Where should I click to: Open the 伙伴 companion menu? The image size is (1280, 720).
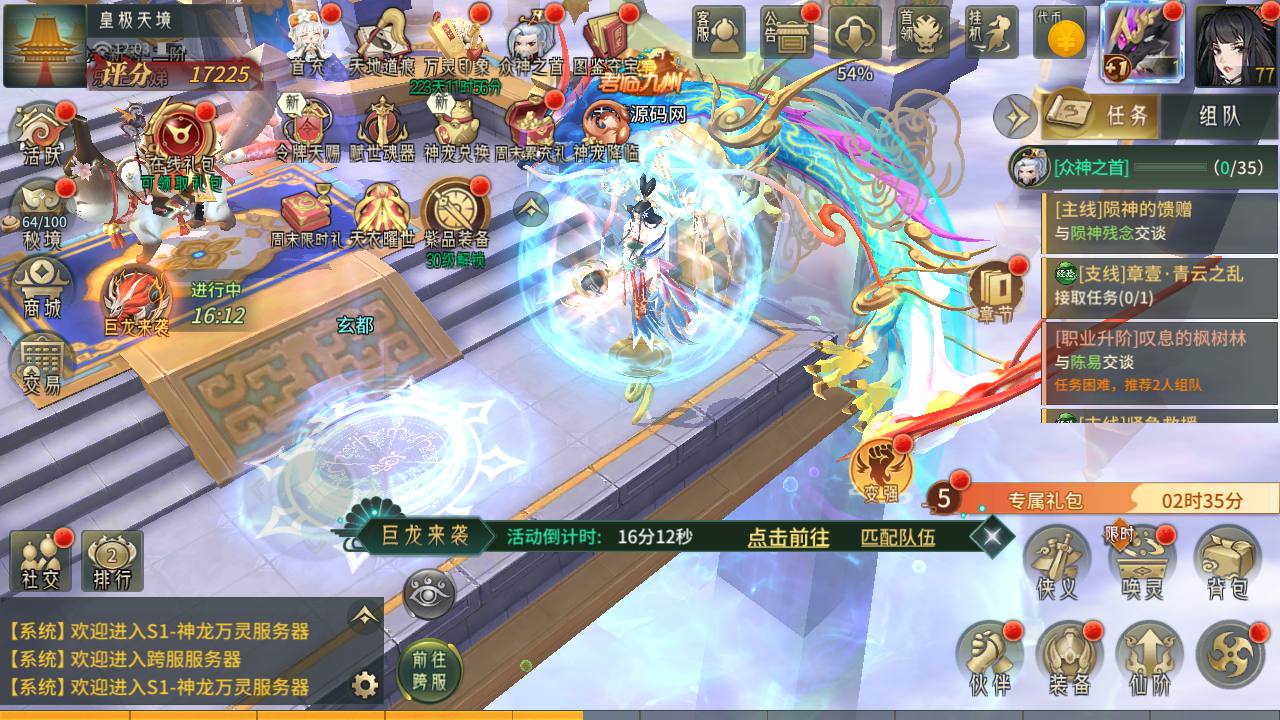pos(989,656)
